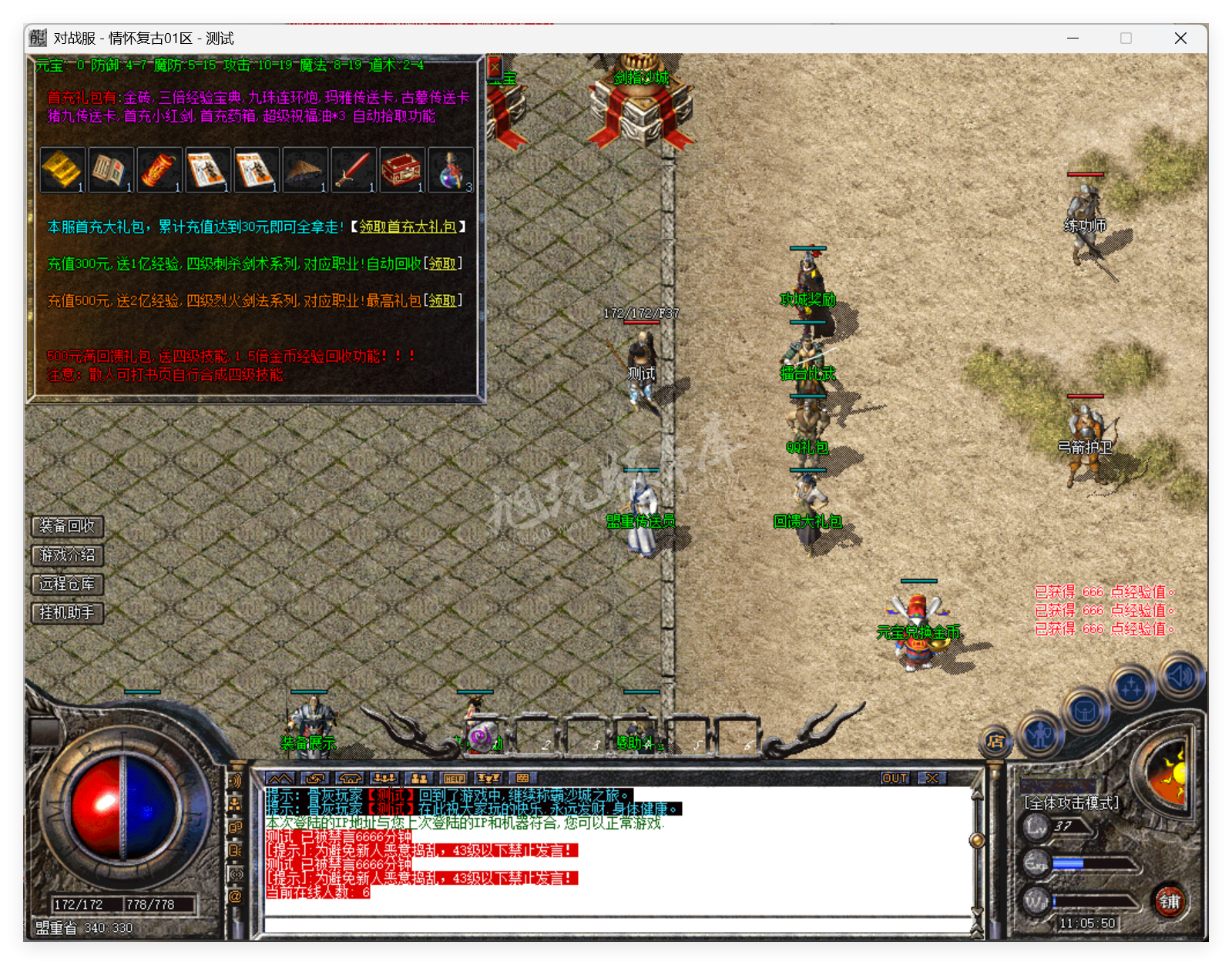This screenshot has width=1232, height=965.
Task: Open the keyboard settings icon in the chat toolbar
Action: pyautogui.click(x=522, y=779)
